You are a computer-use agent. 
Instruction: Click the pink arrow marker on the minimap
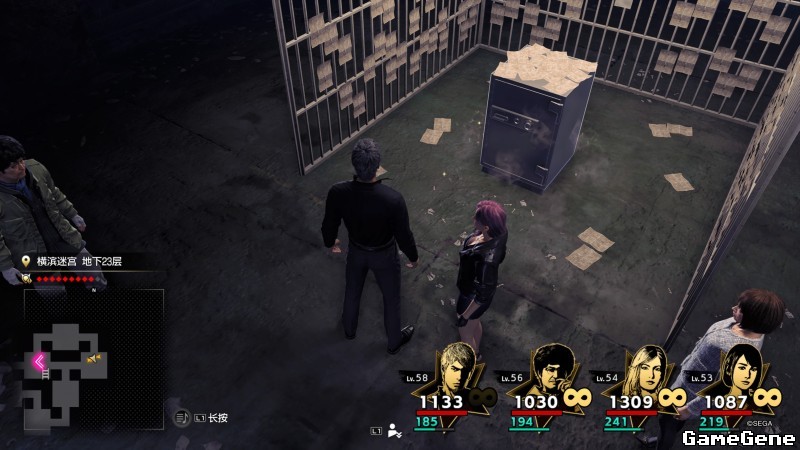[40, 362]
